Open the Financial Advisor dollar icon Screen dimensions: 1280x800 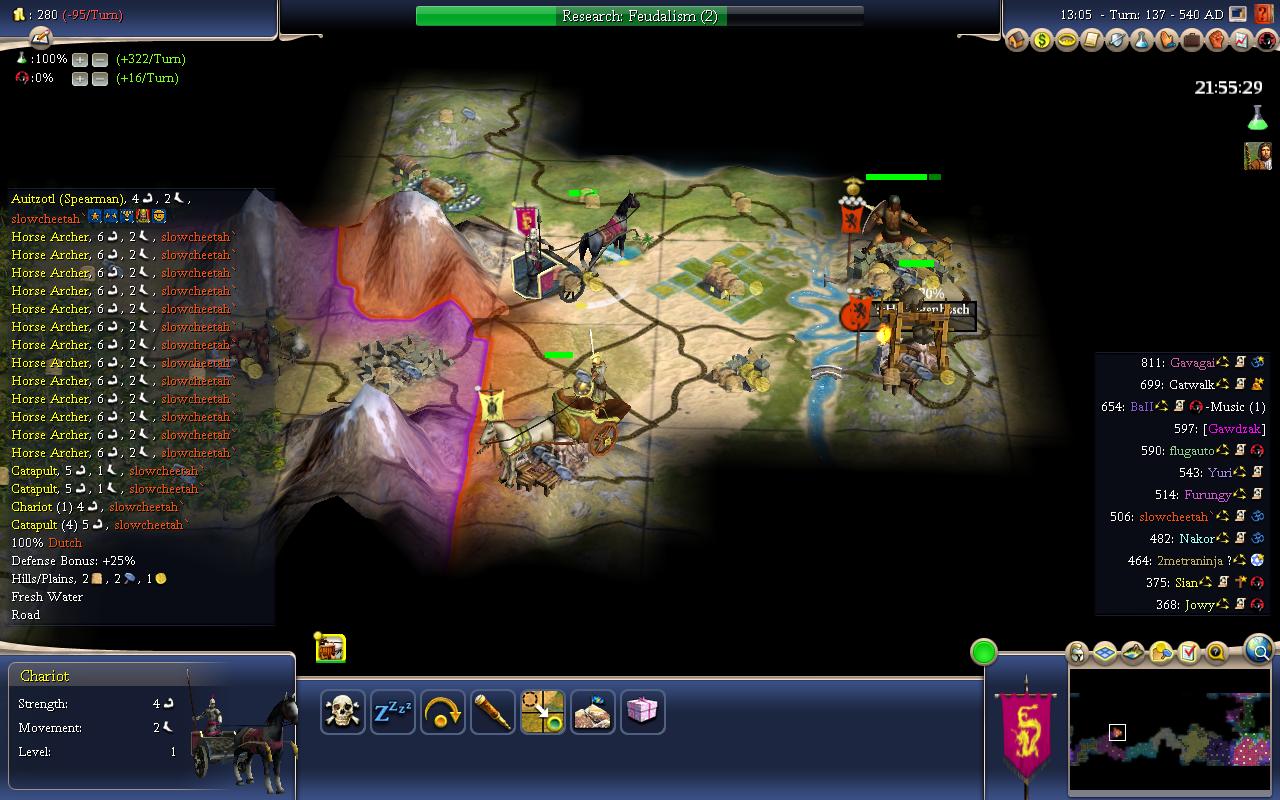(1042, 41)
